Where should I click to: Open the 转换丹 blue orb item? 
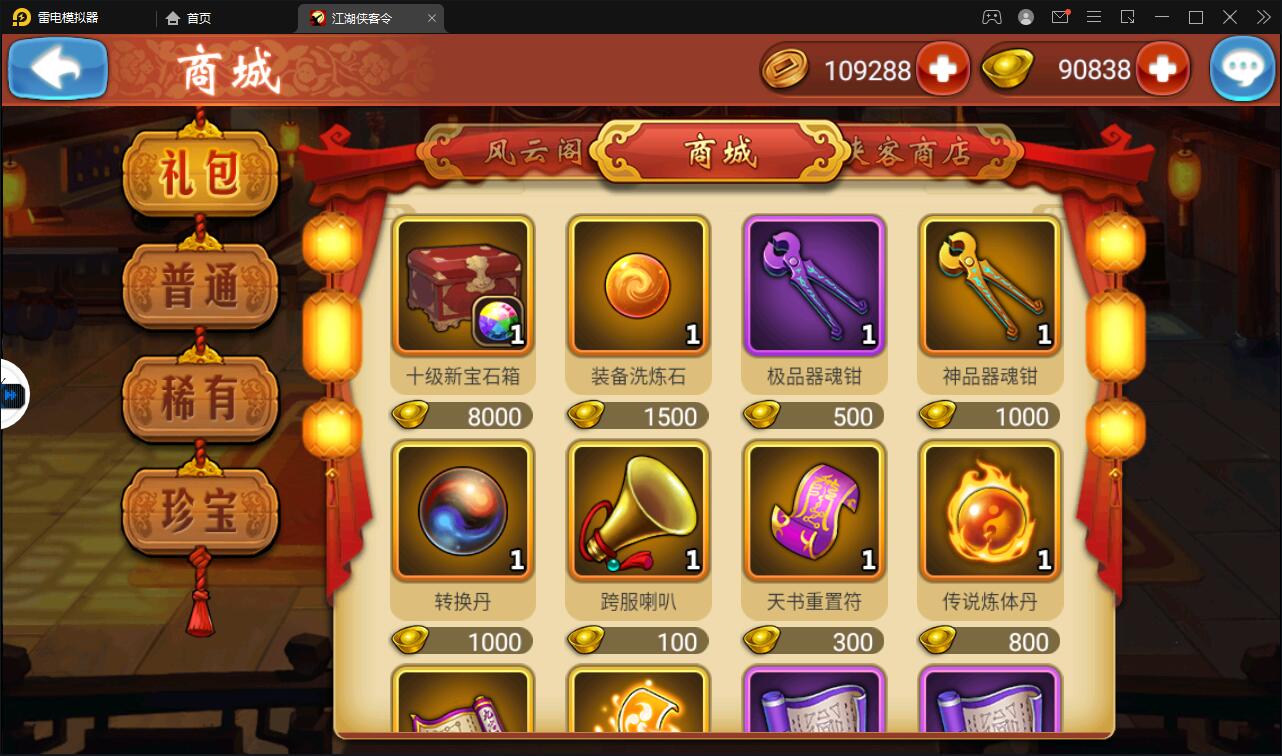(462, 510)
